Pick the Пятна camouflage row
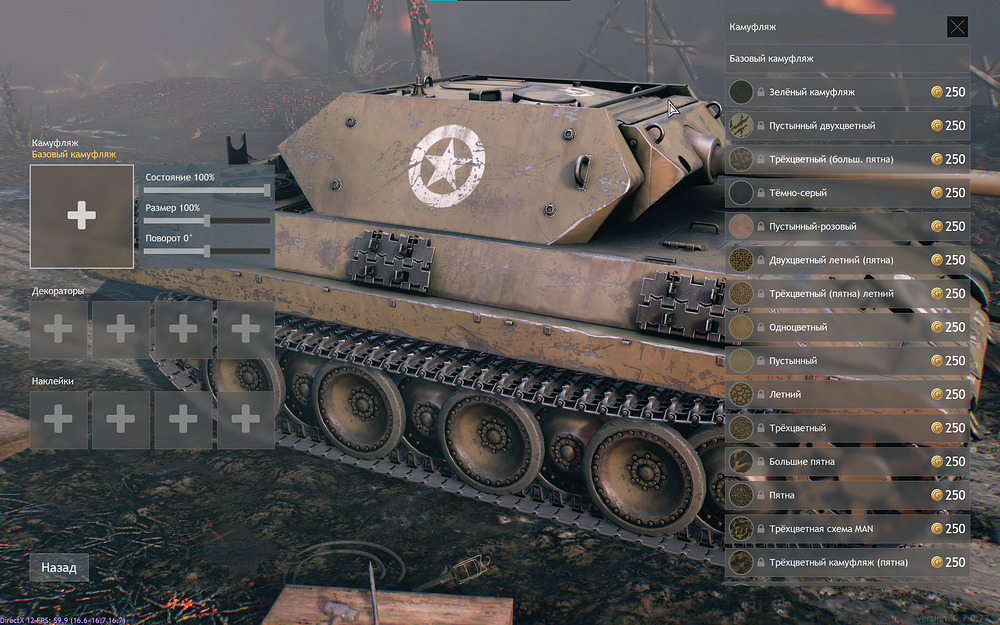This screenshot has width=1000, height=625. tap(847, 495)
